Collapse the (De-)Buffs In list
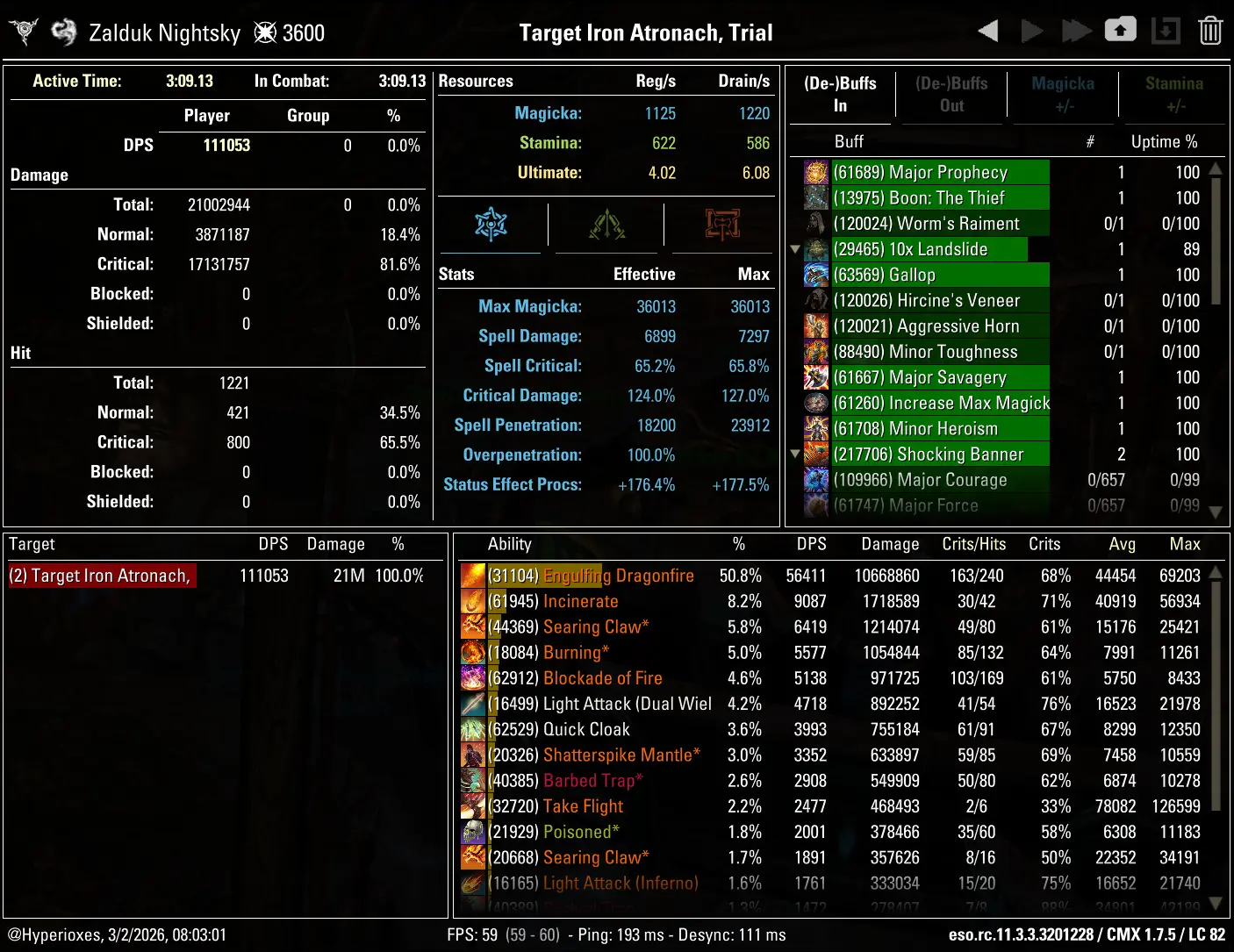 pos(840,95)
